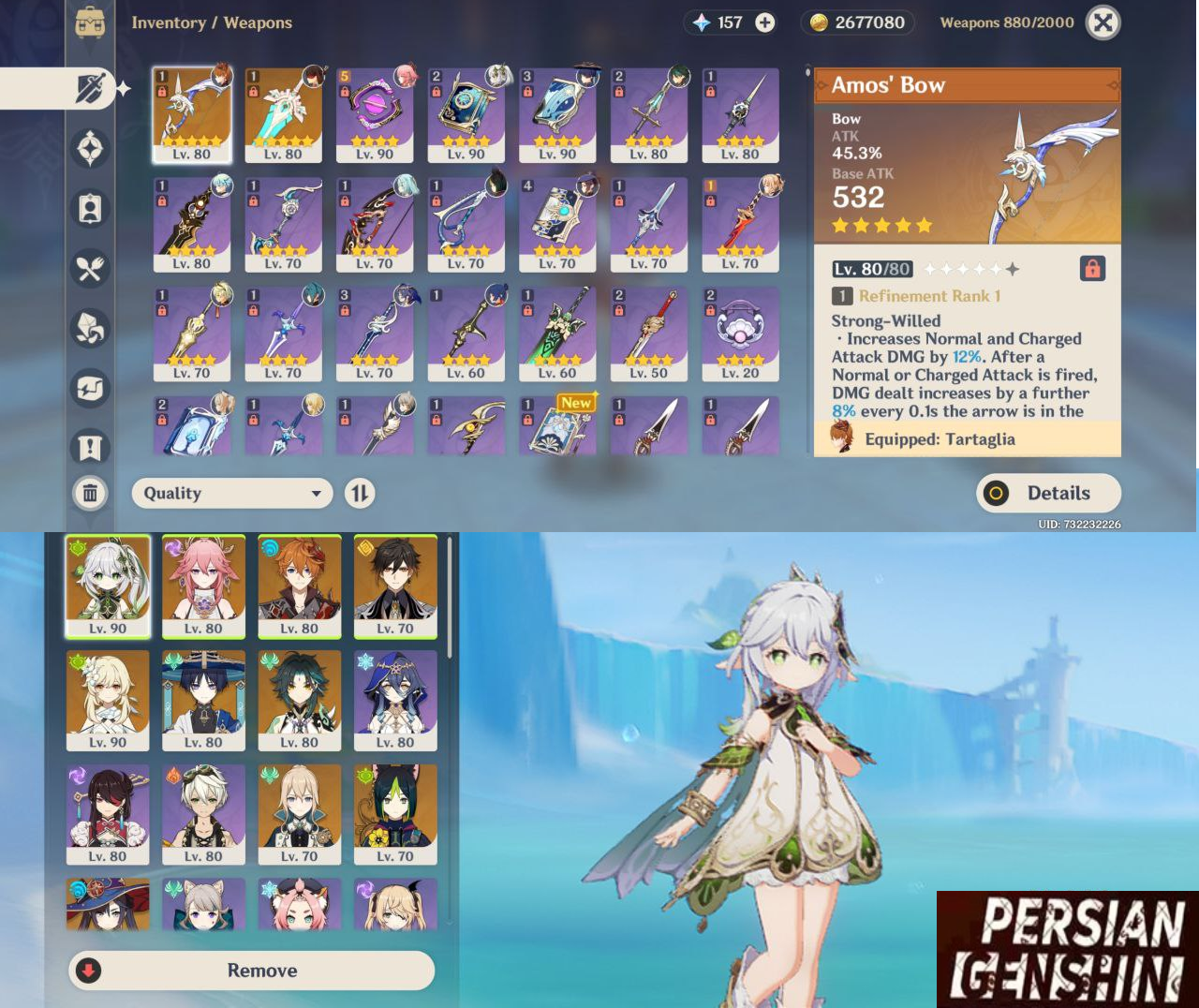
Task: Click the Inventory / Weapons breadcrumb label
Action: click(x=213, y=22)
